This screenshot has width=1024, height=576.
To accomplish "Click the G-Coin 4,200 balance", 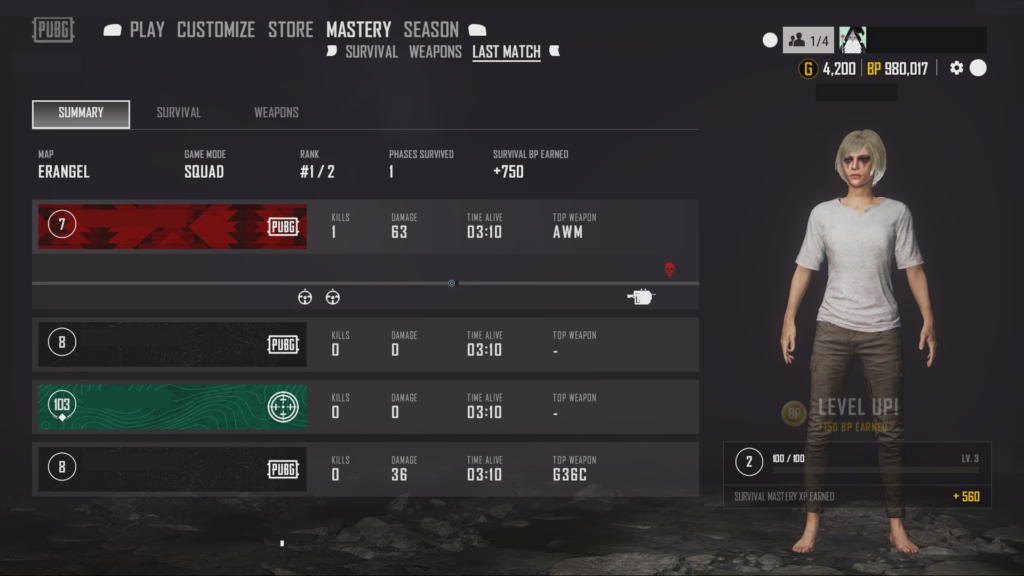I will (827, 68).
